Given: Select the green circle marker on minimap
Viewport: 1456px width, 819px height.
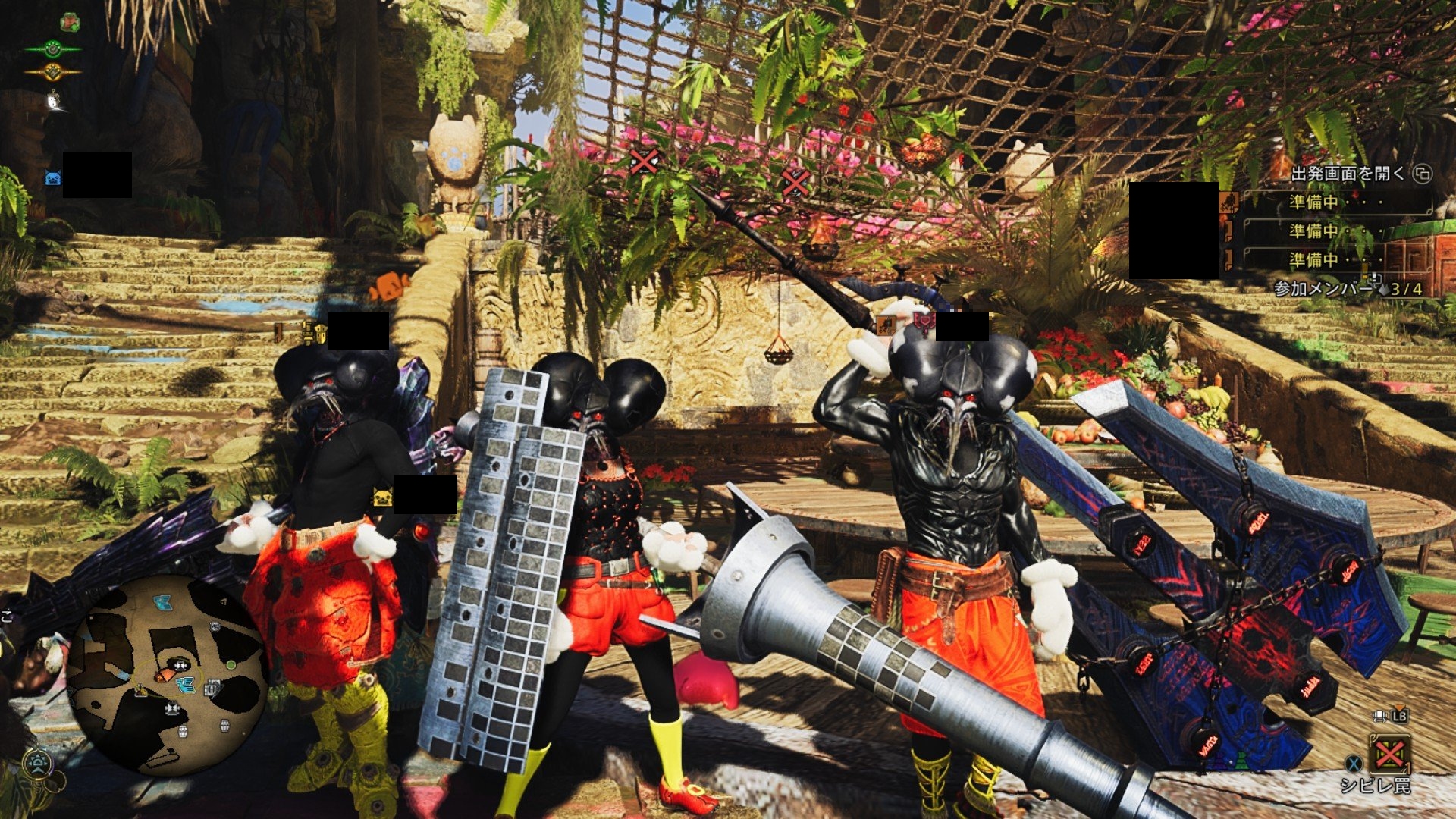Looking at the screenshot, I should [231, 665].
